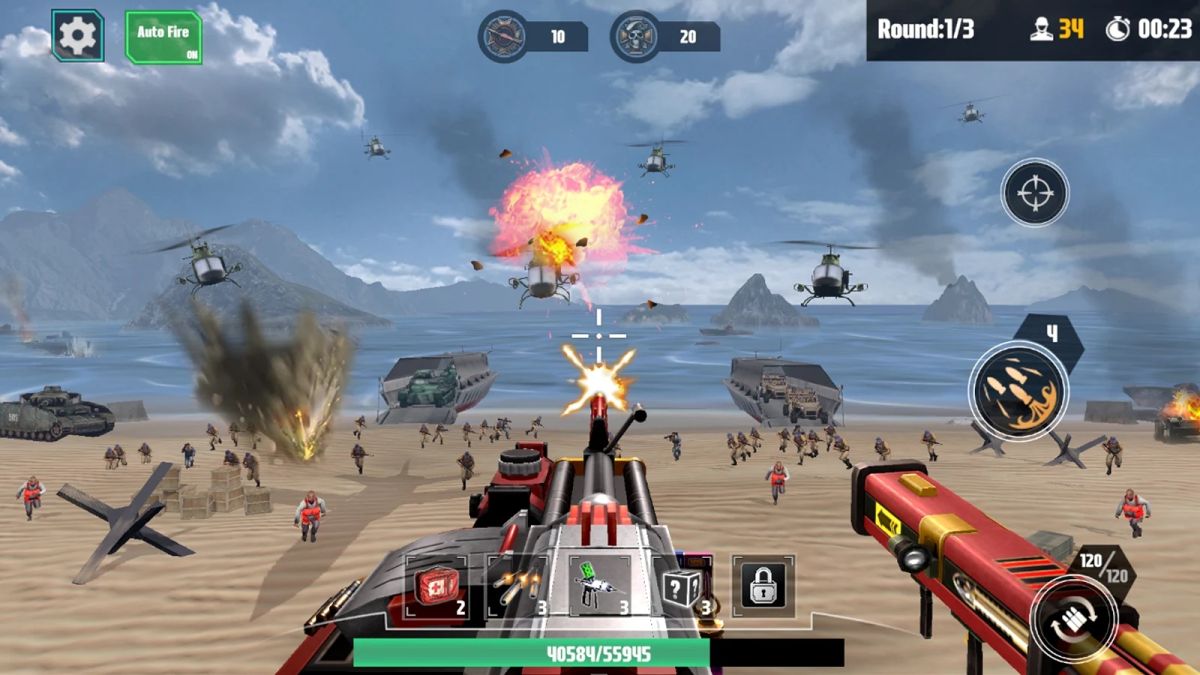Launch the missile barrage special ability
Viewport: 1200px width, 675px height.
click(1018, 389)
